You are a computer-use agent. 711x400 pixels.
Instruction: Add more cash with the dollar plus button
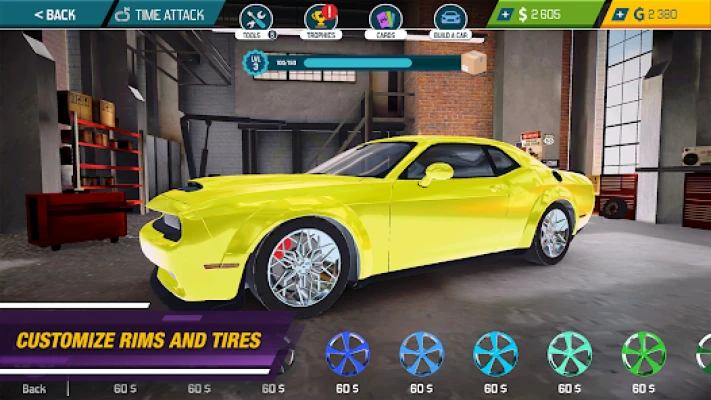click(x=505, y=14)
